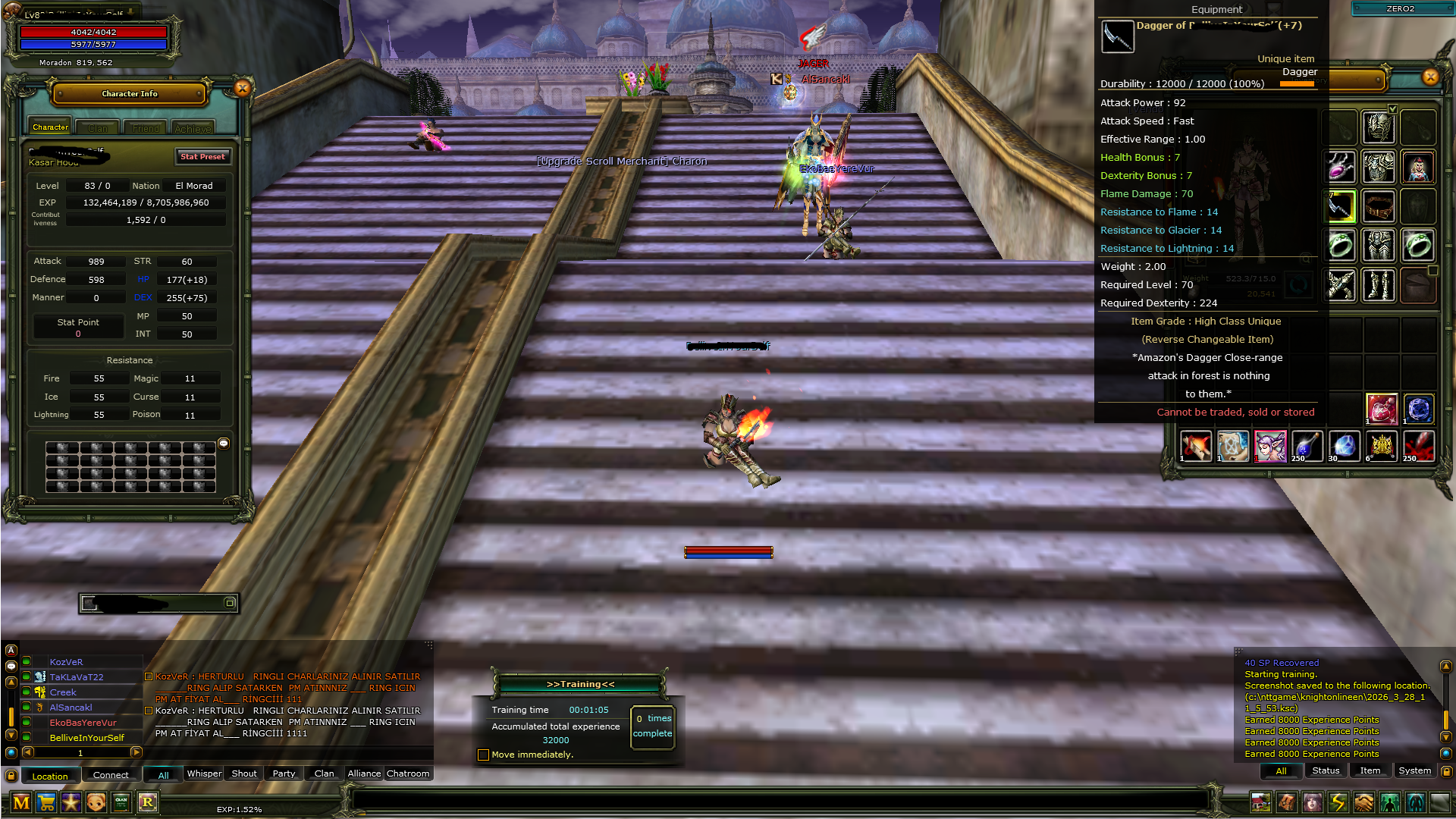
Task: Open the character face info icon
Action: pyautogui.click(x=96, y=802)
